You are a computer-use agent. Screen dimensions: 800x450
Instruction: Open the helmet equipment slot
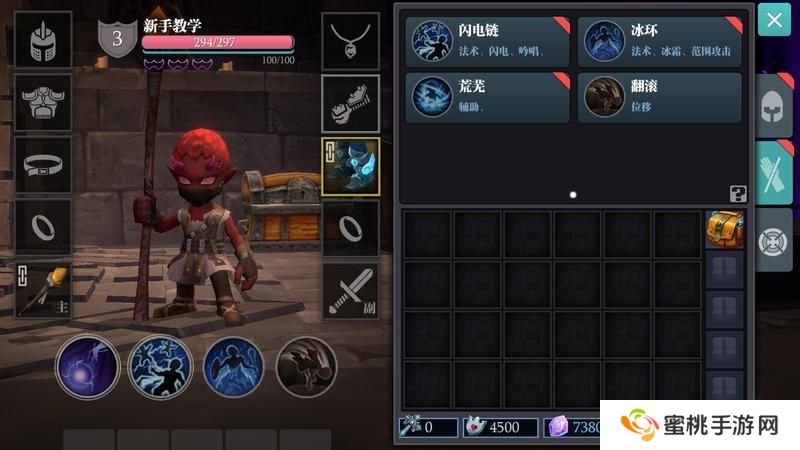[x=43, y=43]
